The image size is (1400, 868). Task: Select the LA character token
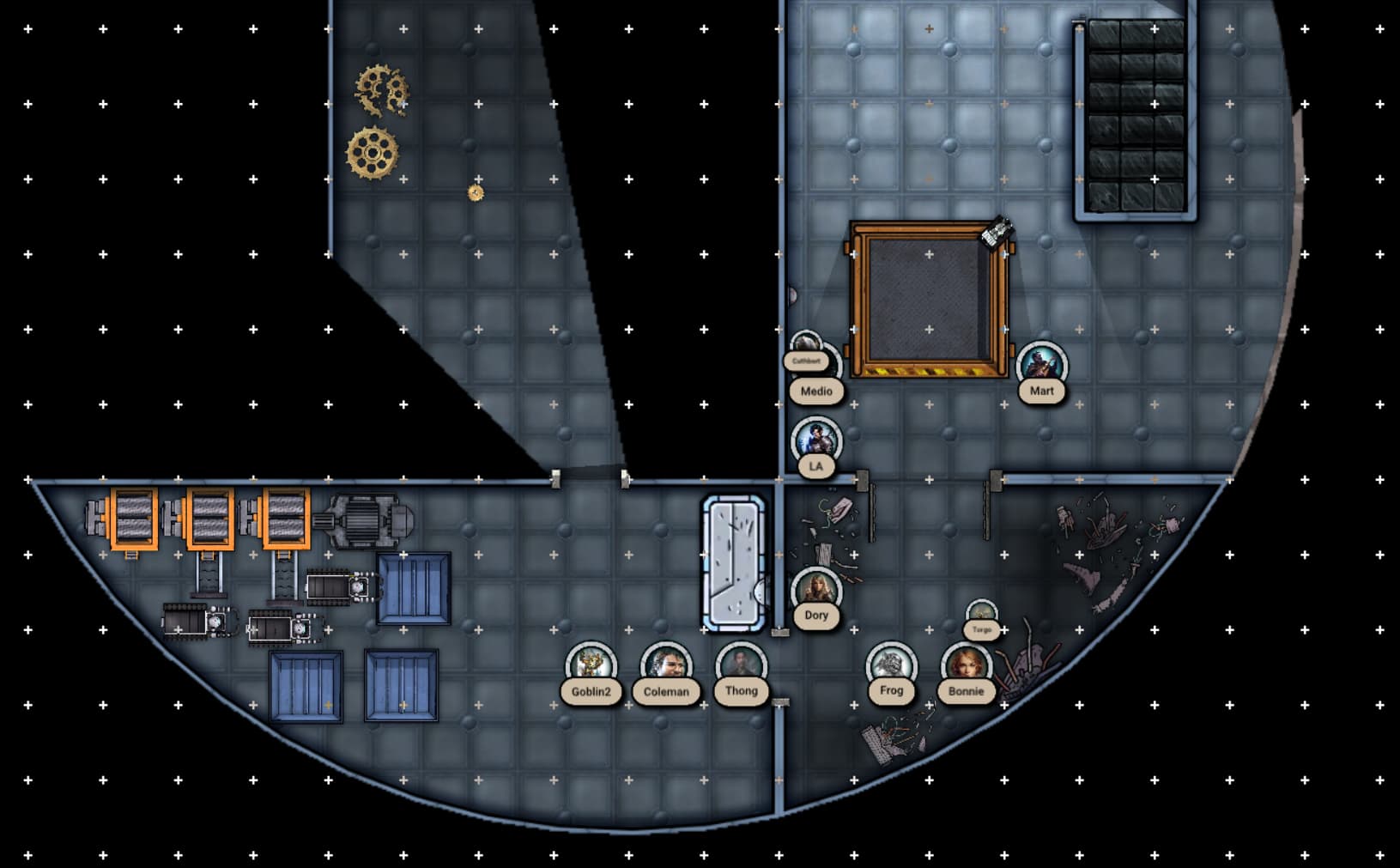point(815,441)
